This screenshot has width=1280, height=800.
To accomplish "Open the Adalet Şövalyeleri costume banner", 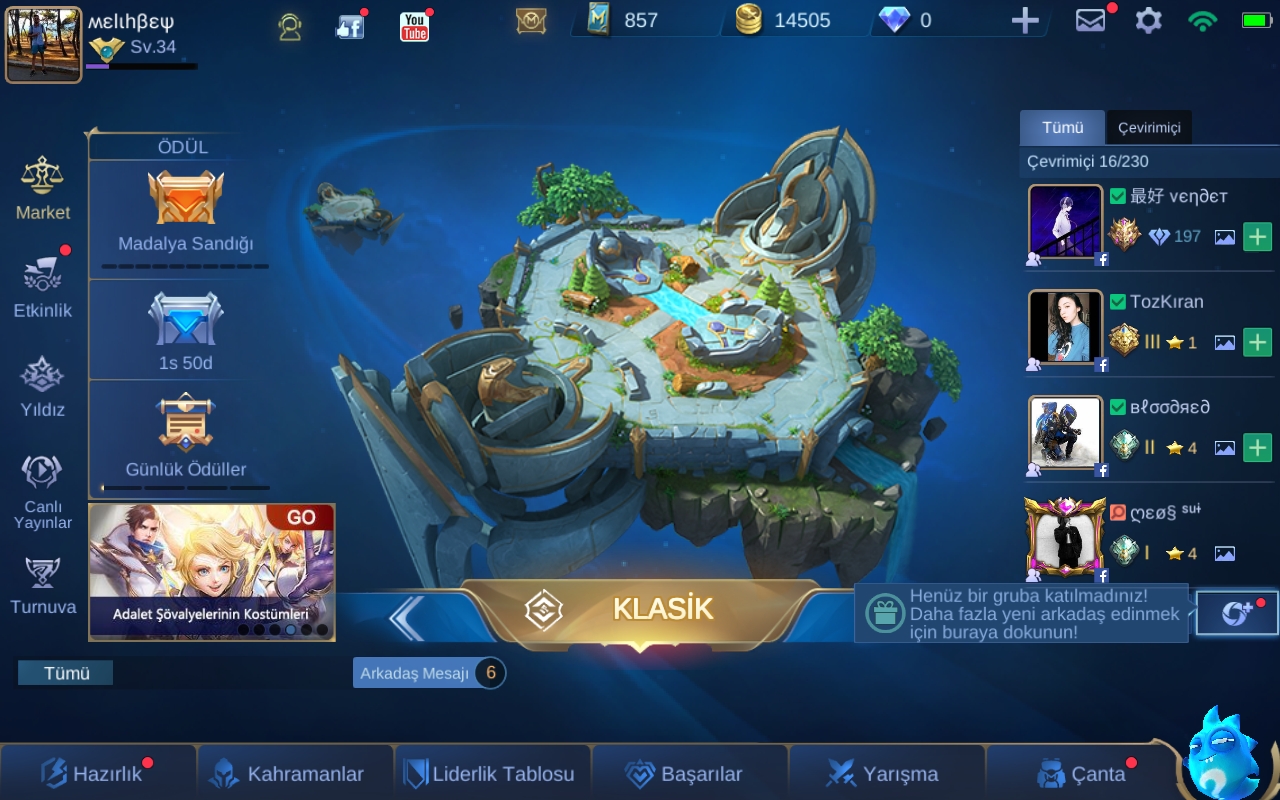I will pos(211,571).
